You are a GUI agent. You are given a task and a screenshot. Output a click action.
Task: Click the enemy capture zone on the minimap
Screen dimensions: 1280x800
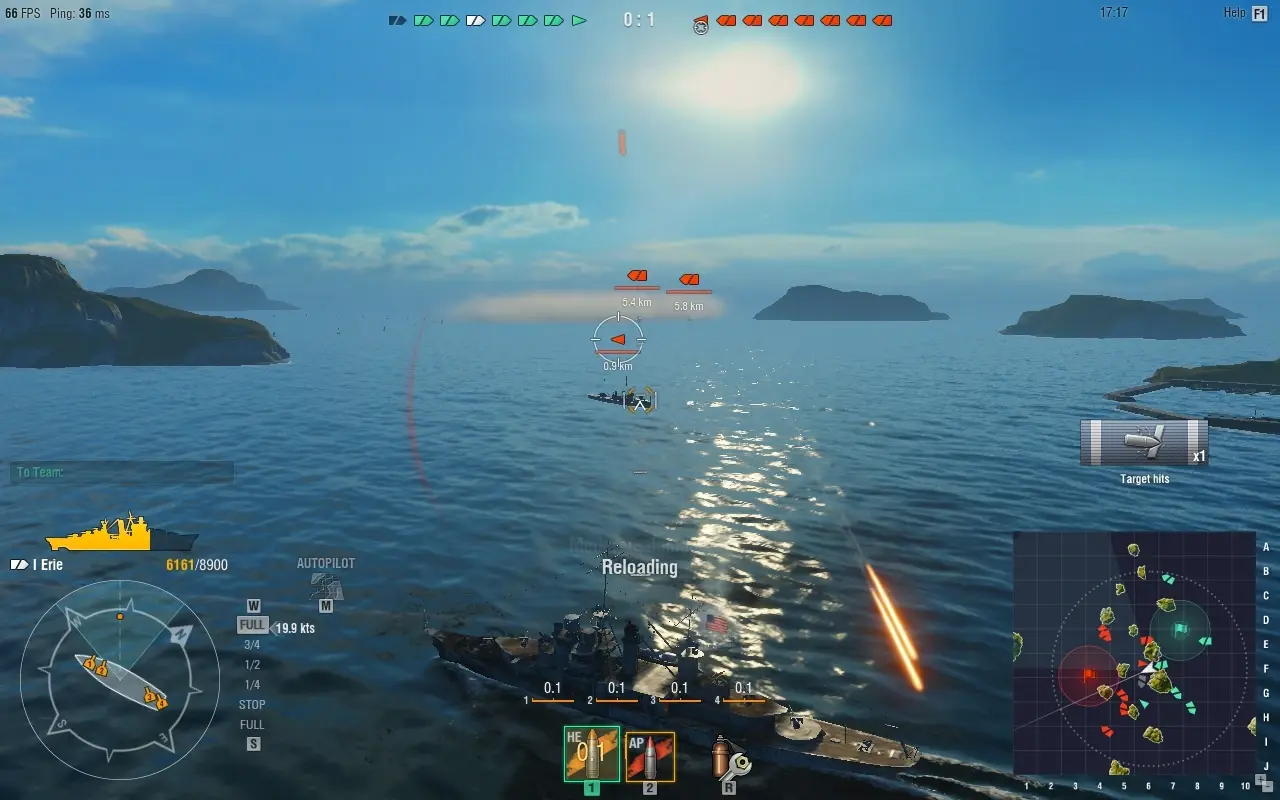click(x=1090, y=675)
